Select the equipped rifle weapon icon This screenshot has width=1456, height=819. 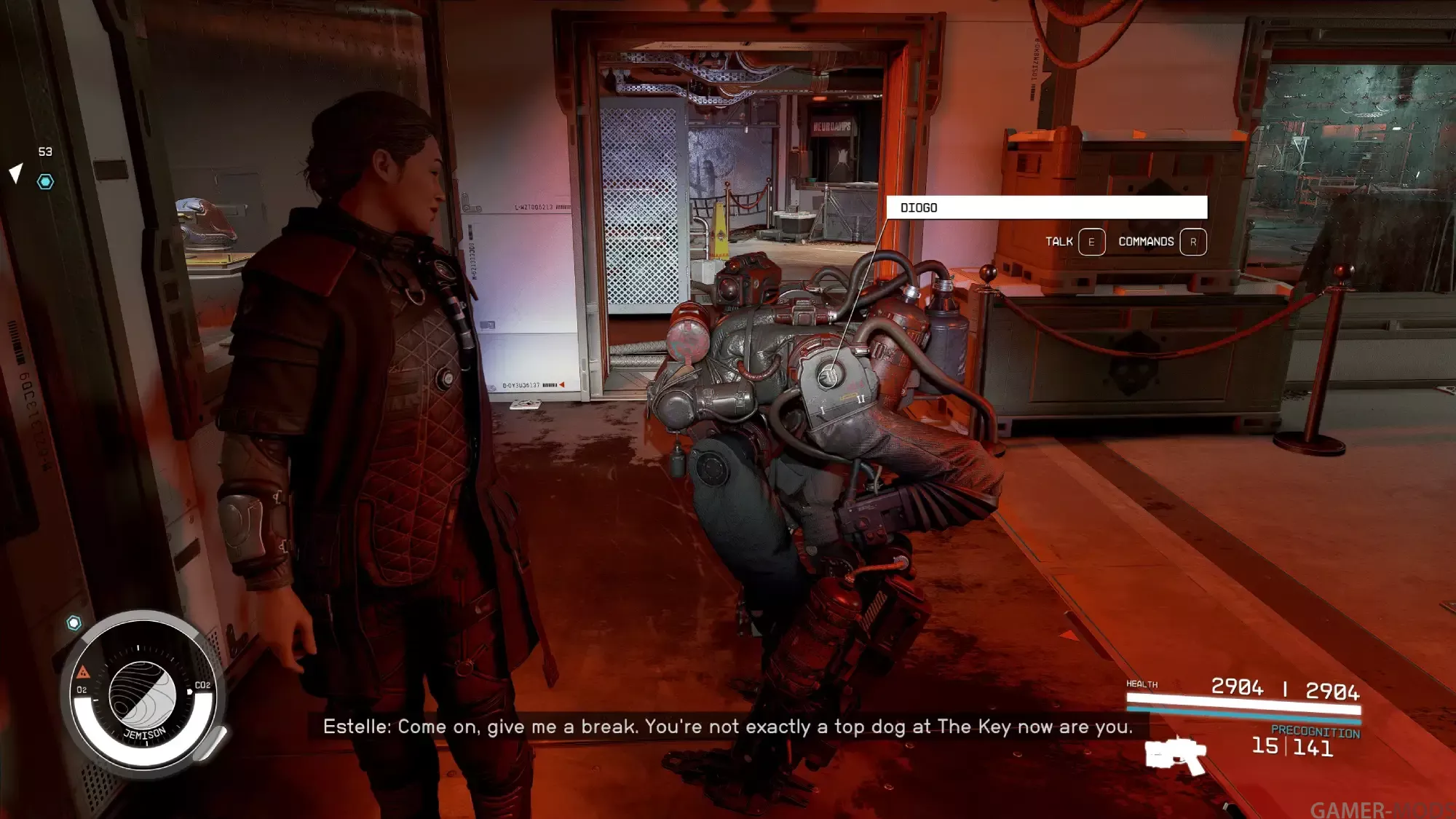(1175, 756)
